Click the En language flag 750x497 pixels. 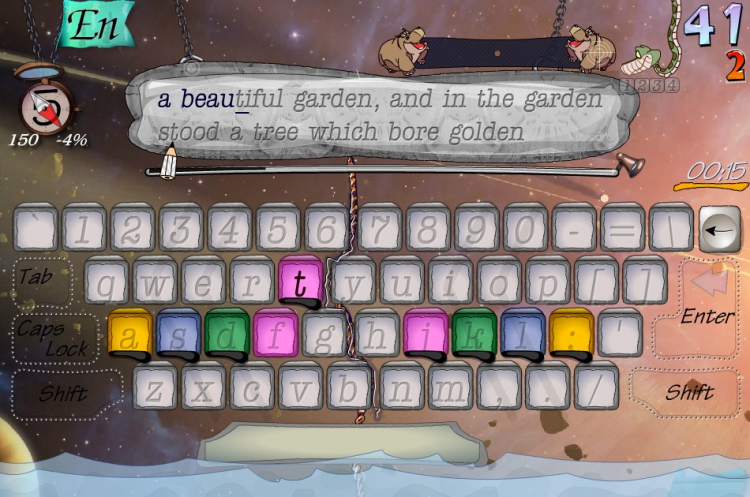tap(99, 24)
